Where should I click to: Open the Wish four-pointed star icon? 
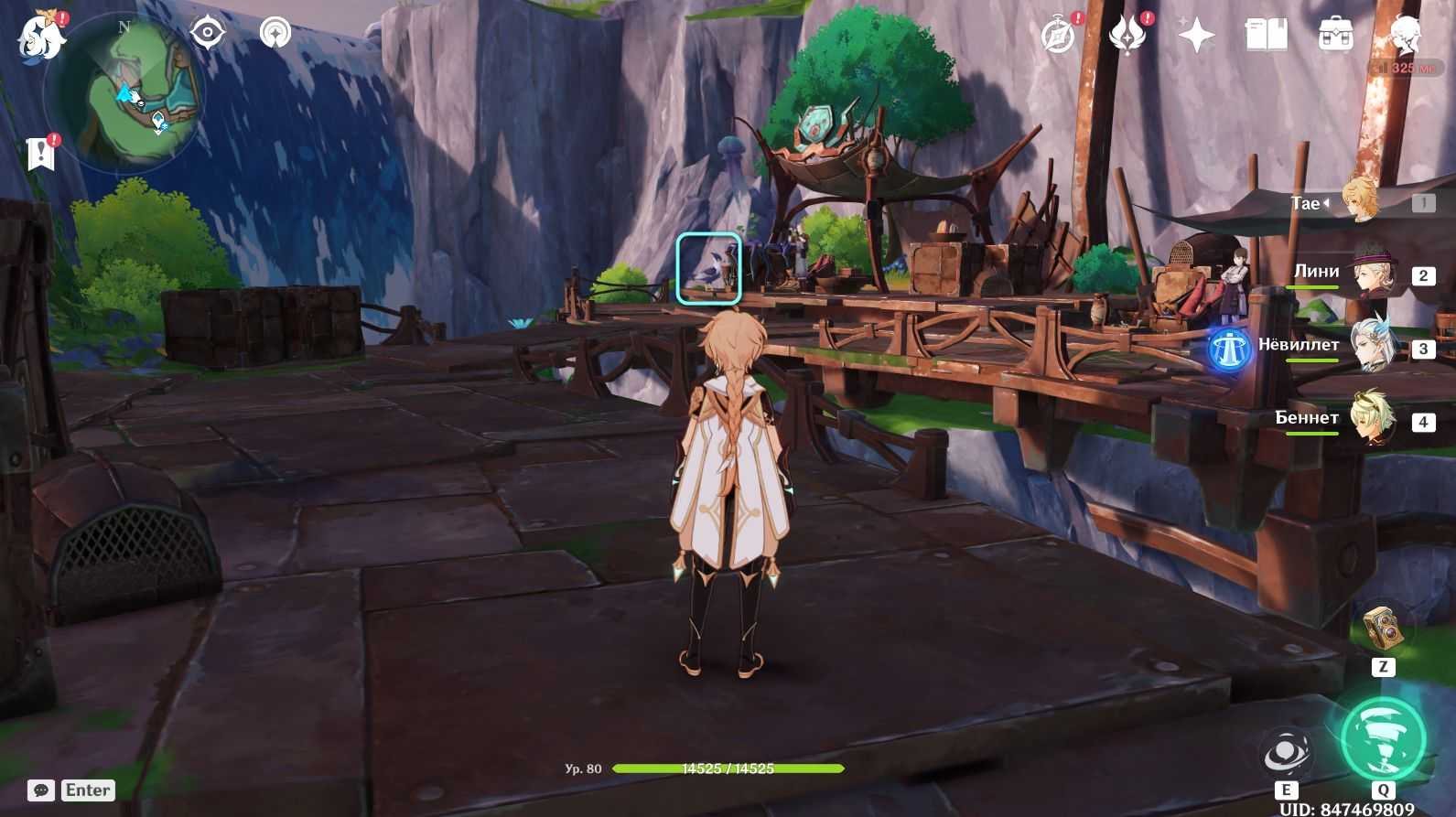(1196, 37)
